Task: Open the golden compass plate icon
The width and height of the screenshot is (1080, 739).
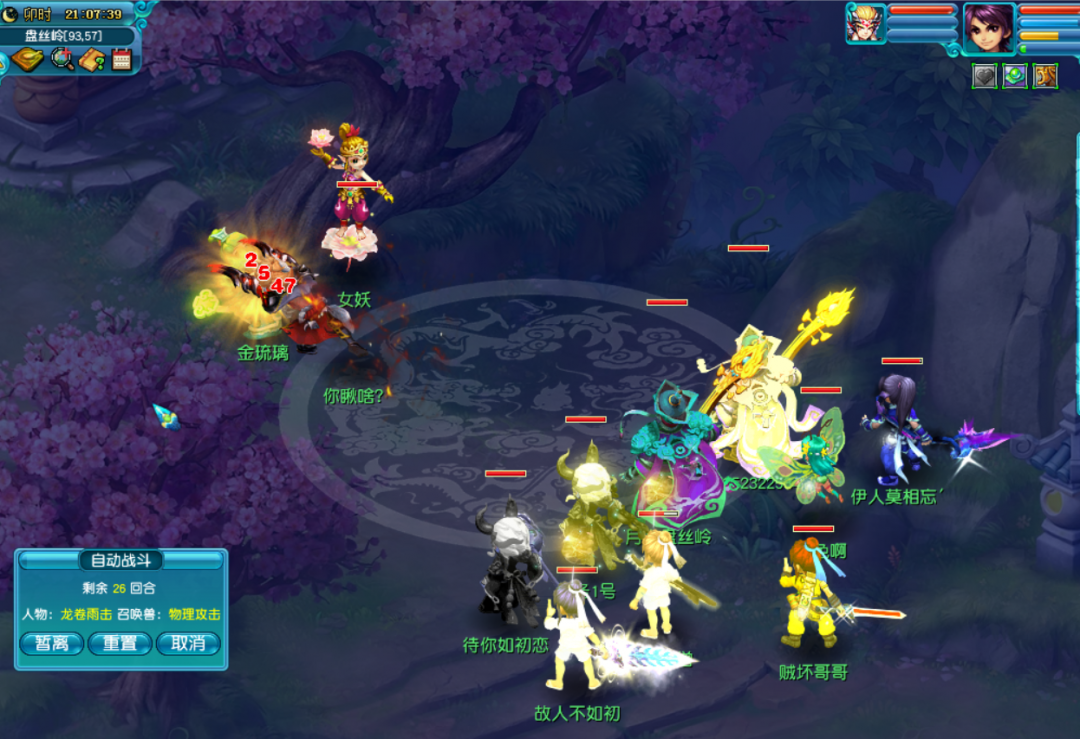Action: coord(29,60)
